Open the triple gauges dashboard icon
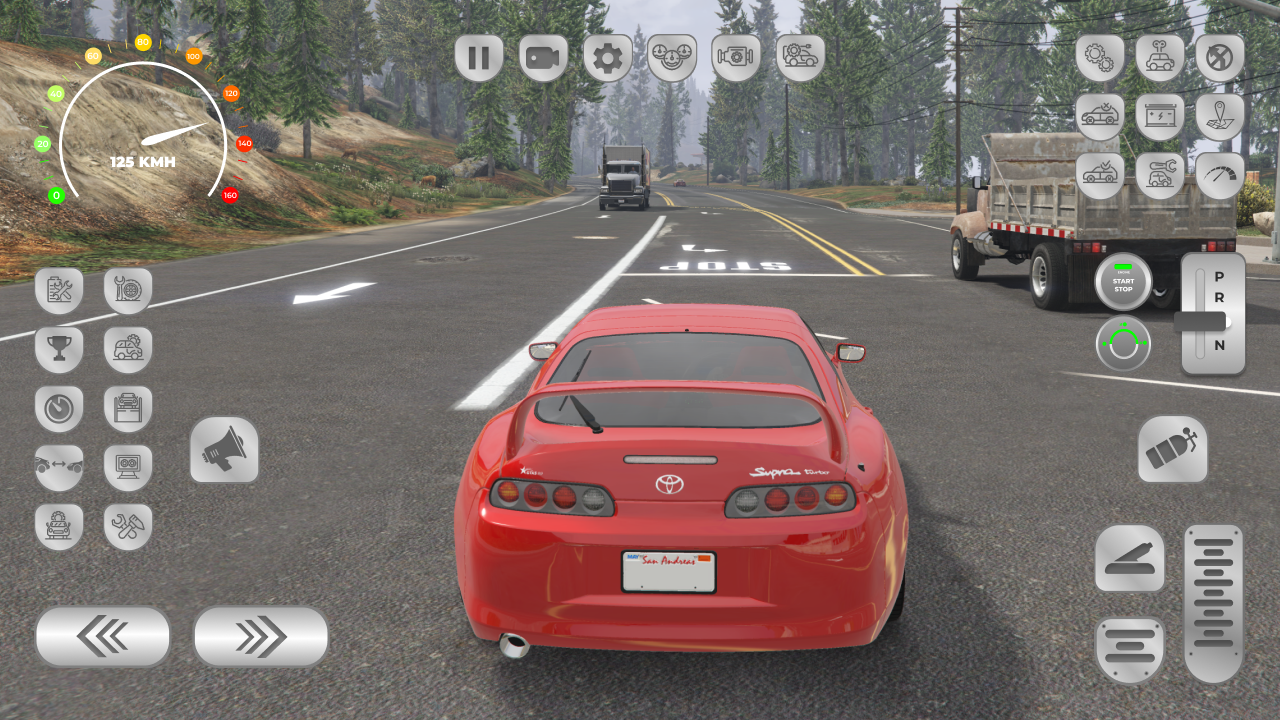Image resolution: width=1280 pixels, height=720 pixels. click(x=672, y=58)
